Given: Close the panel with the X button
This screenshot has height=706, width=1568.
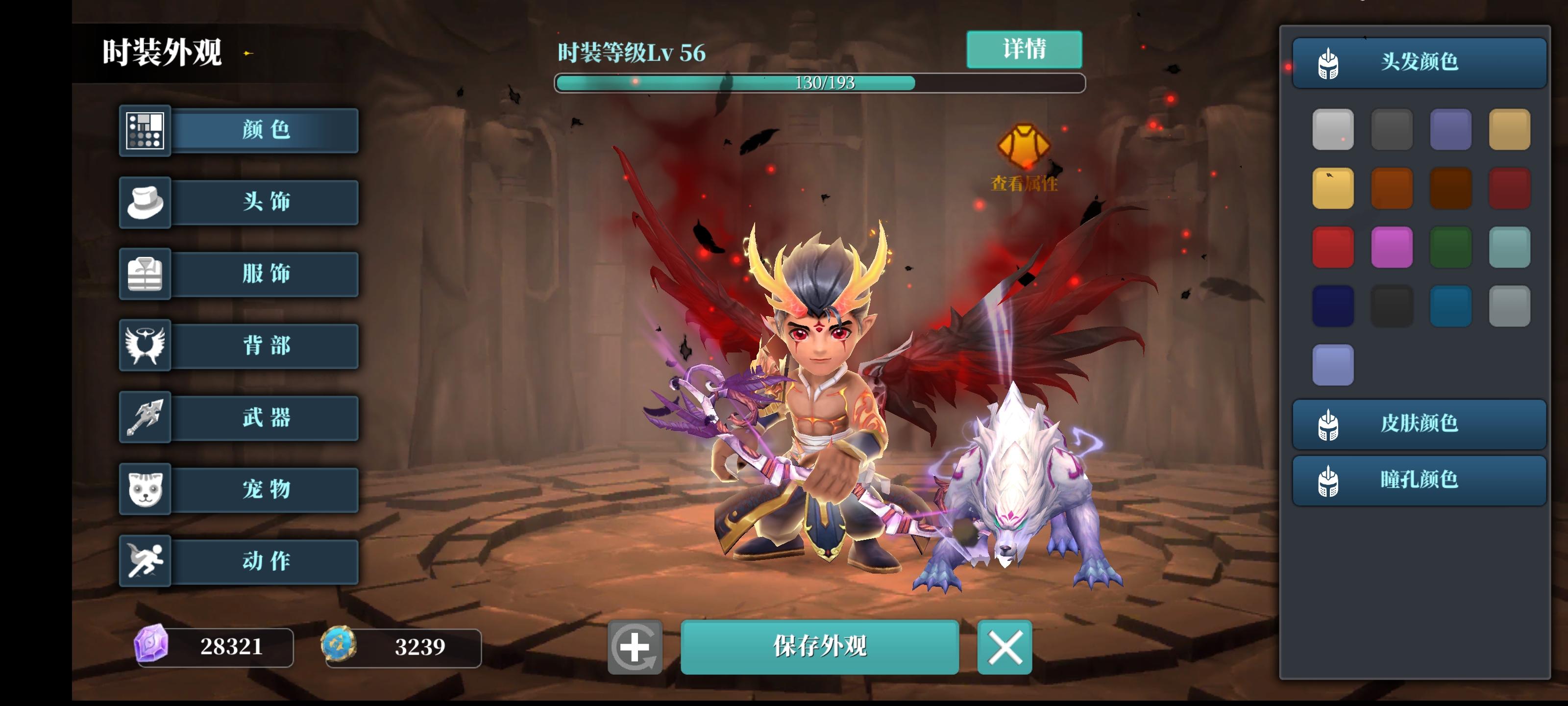Looking at the screenshot, I should coord(1004,648).
